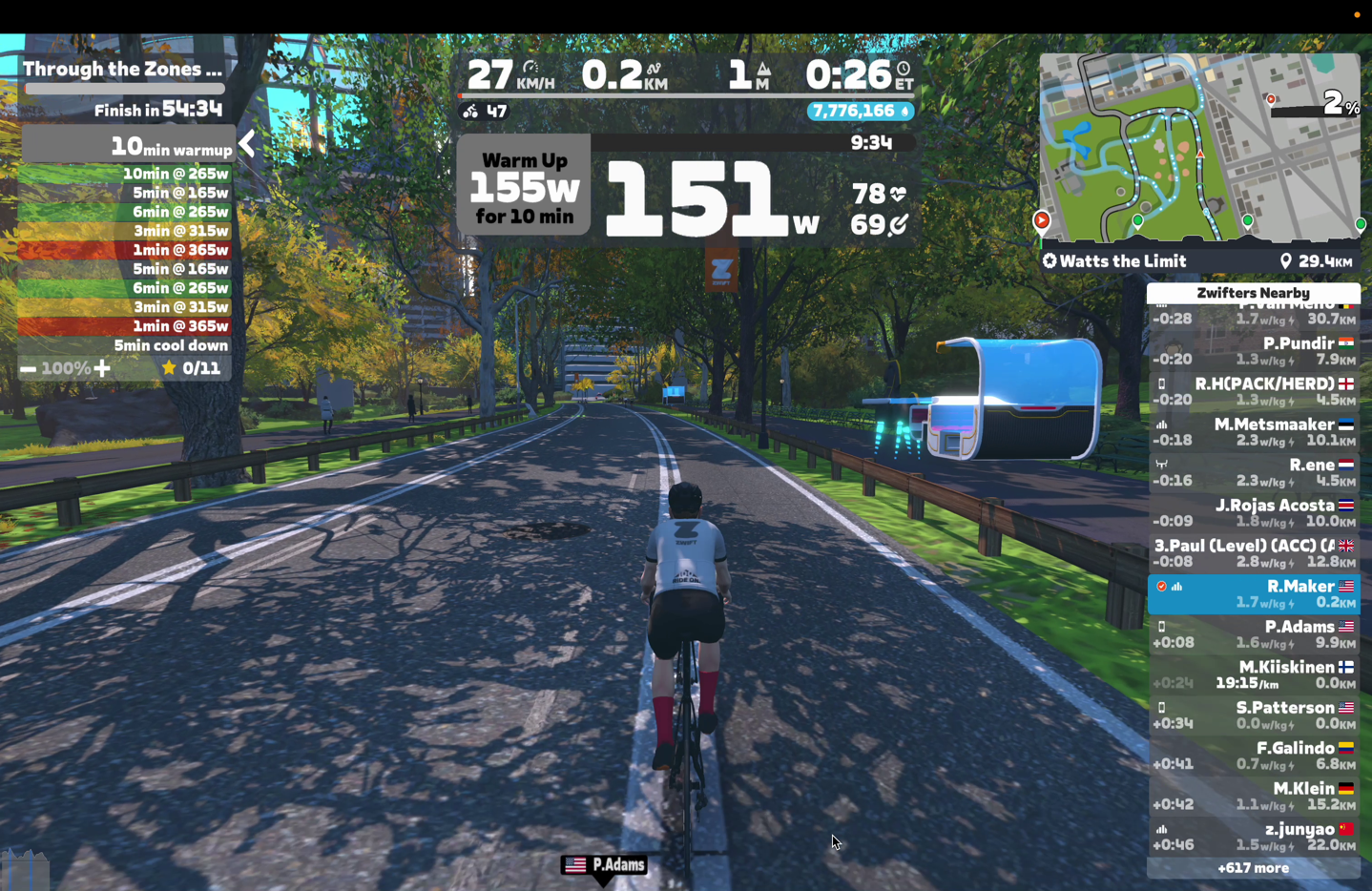
Task: Show the +617 more riders
Action: 1253,868
